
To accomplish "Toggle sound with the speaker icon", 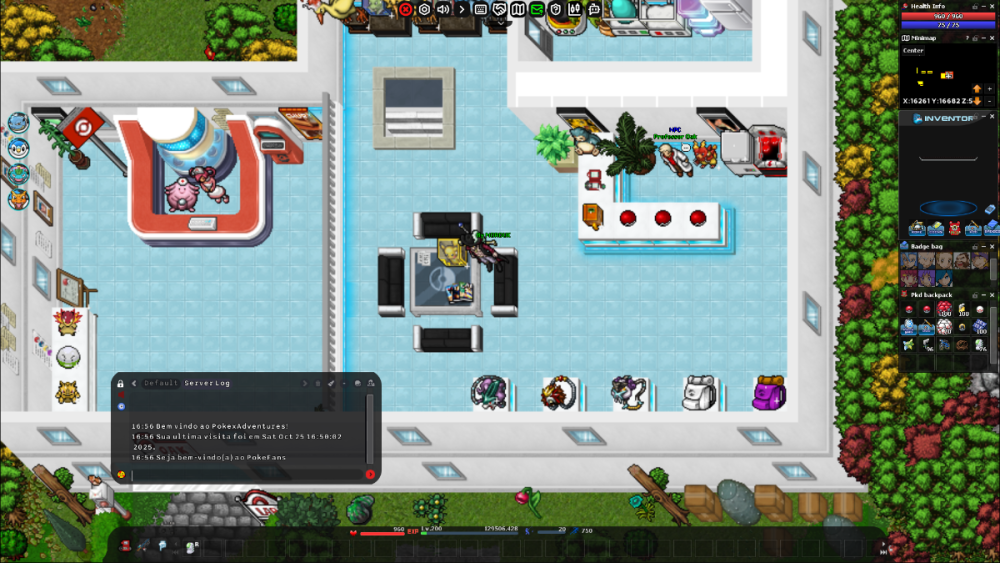I will pyautogui.click(x=443, y=9).
